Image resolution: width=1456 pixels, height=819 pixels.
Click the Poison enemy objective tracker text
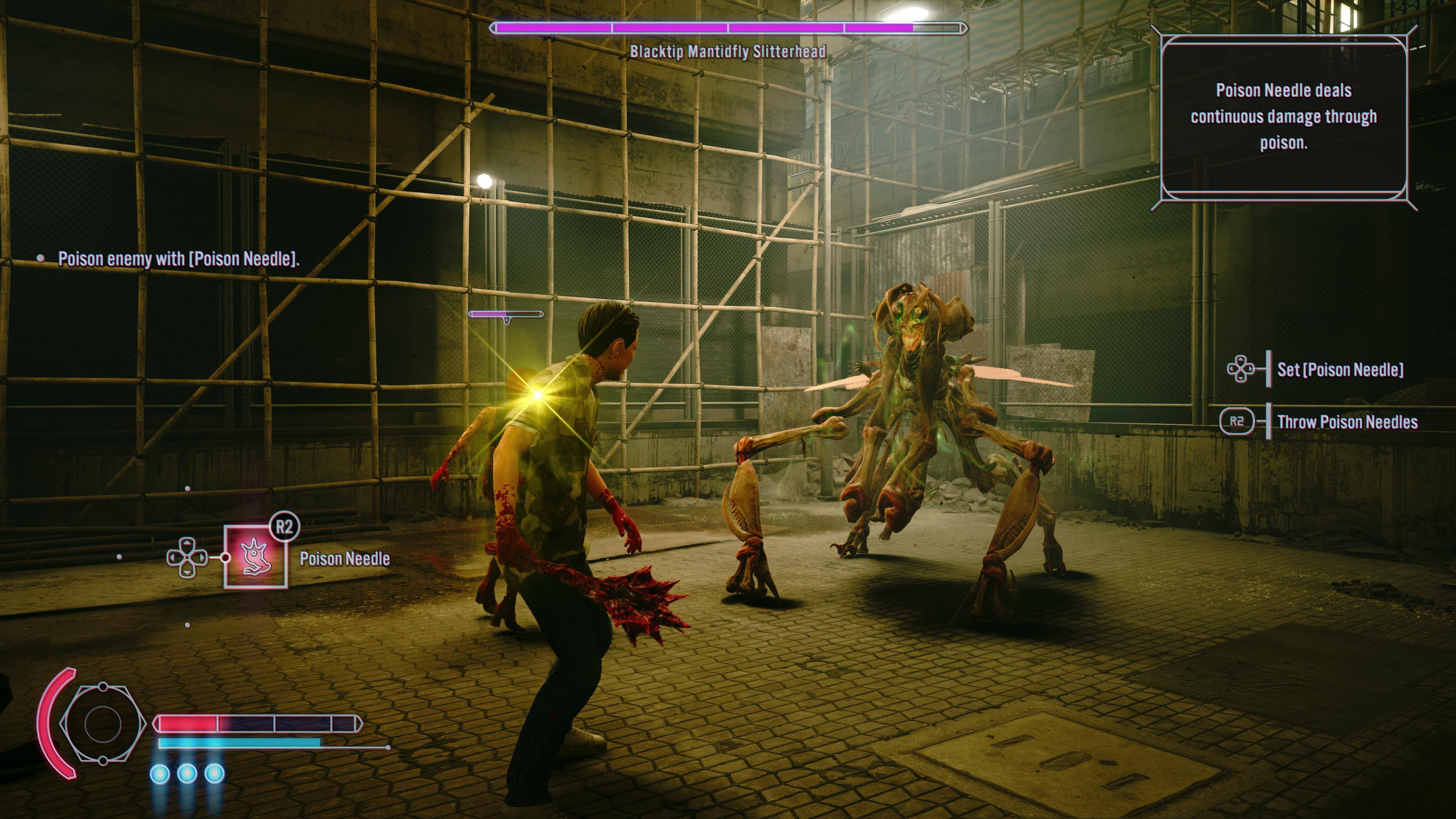pos(179,259)
